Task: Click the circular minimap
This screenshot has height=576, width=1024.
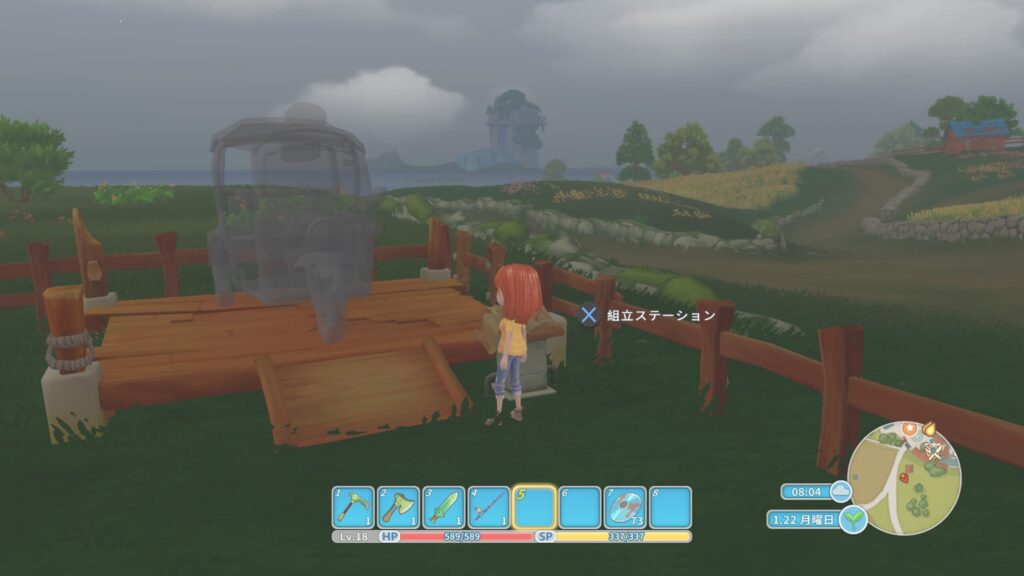Action: [904, 476]
